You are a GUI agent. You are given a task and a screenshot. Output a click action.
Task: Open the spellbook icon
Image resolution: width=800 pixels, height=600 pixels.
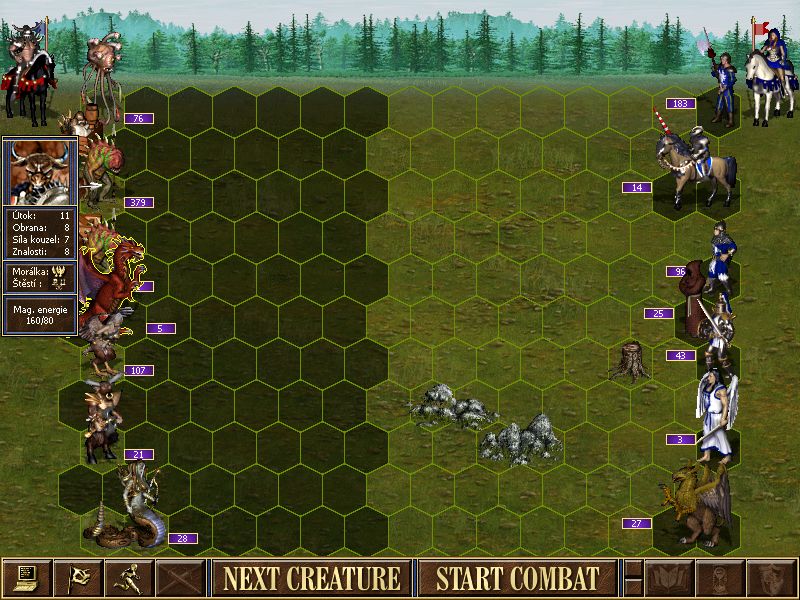click(669, 578)
